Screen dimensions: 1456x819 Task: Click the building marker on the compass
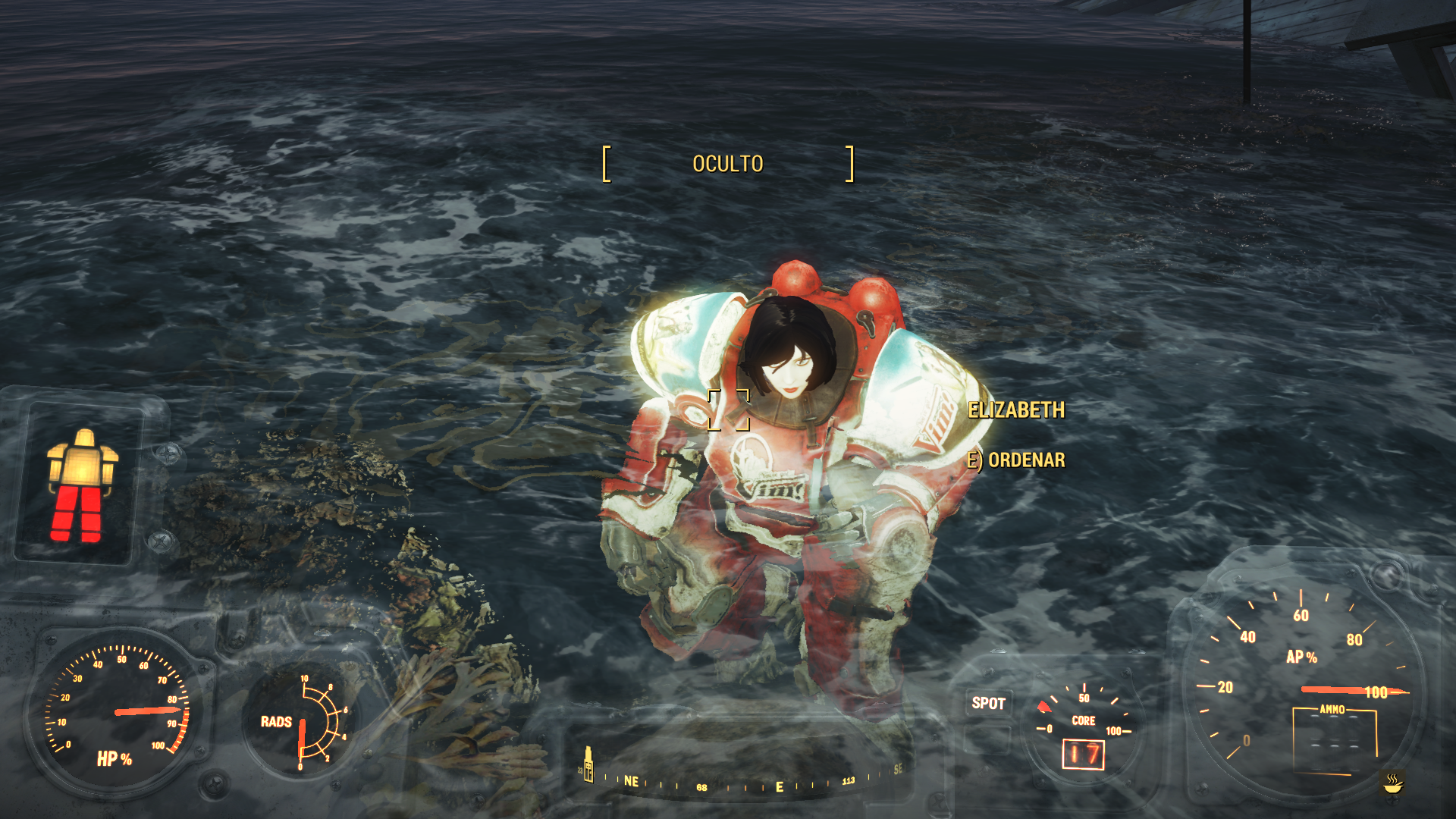pos(588,764)
